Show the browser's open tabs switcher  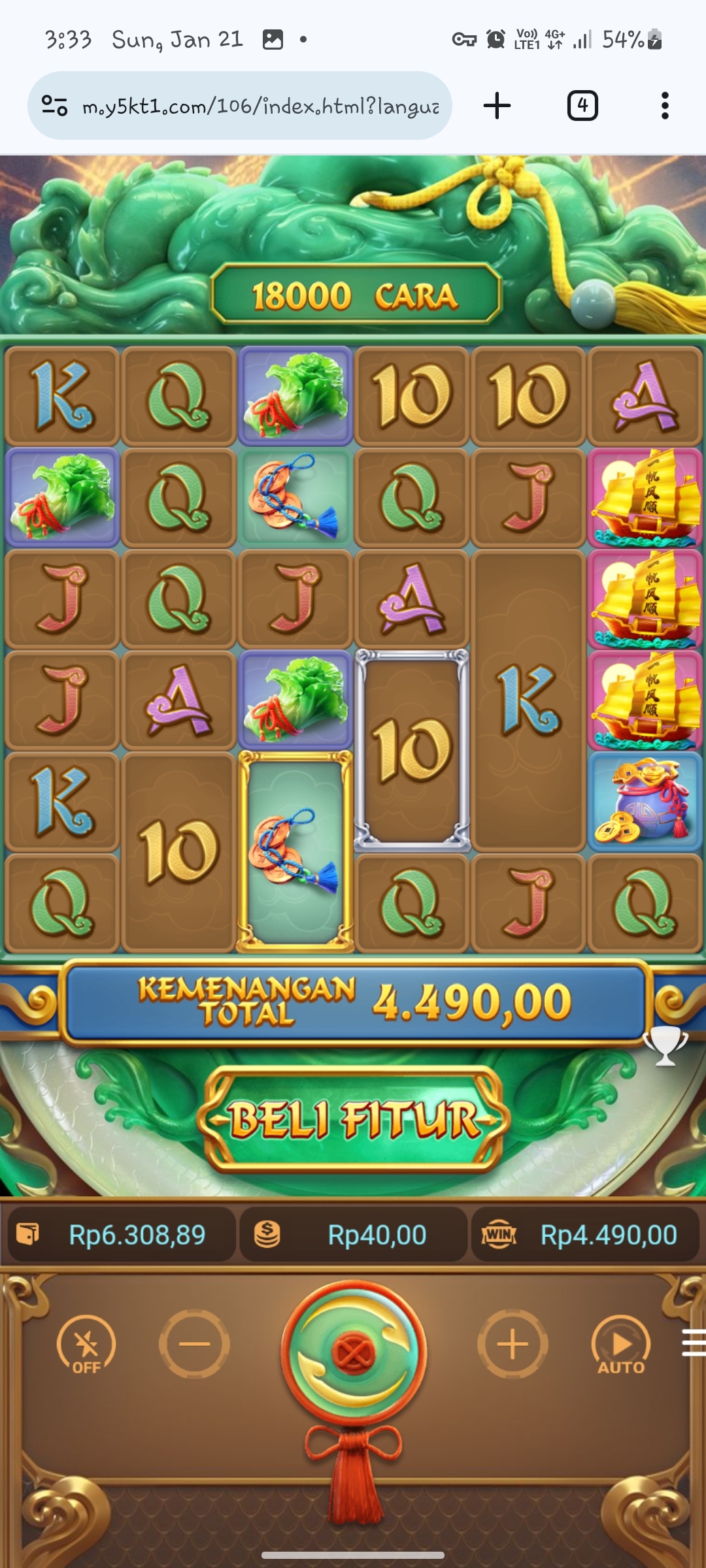point(582,106)
